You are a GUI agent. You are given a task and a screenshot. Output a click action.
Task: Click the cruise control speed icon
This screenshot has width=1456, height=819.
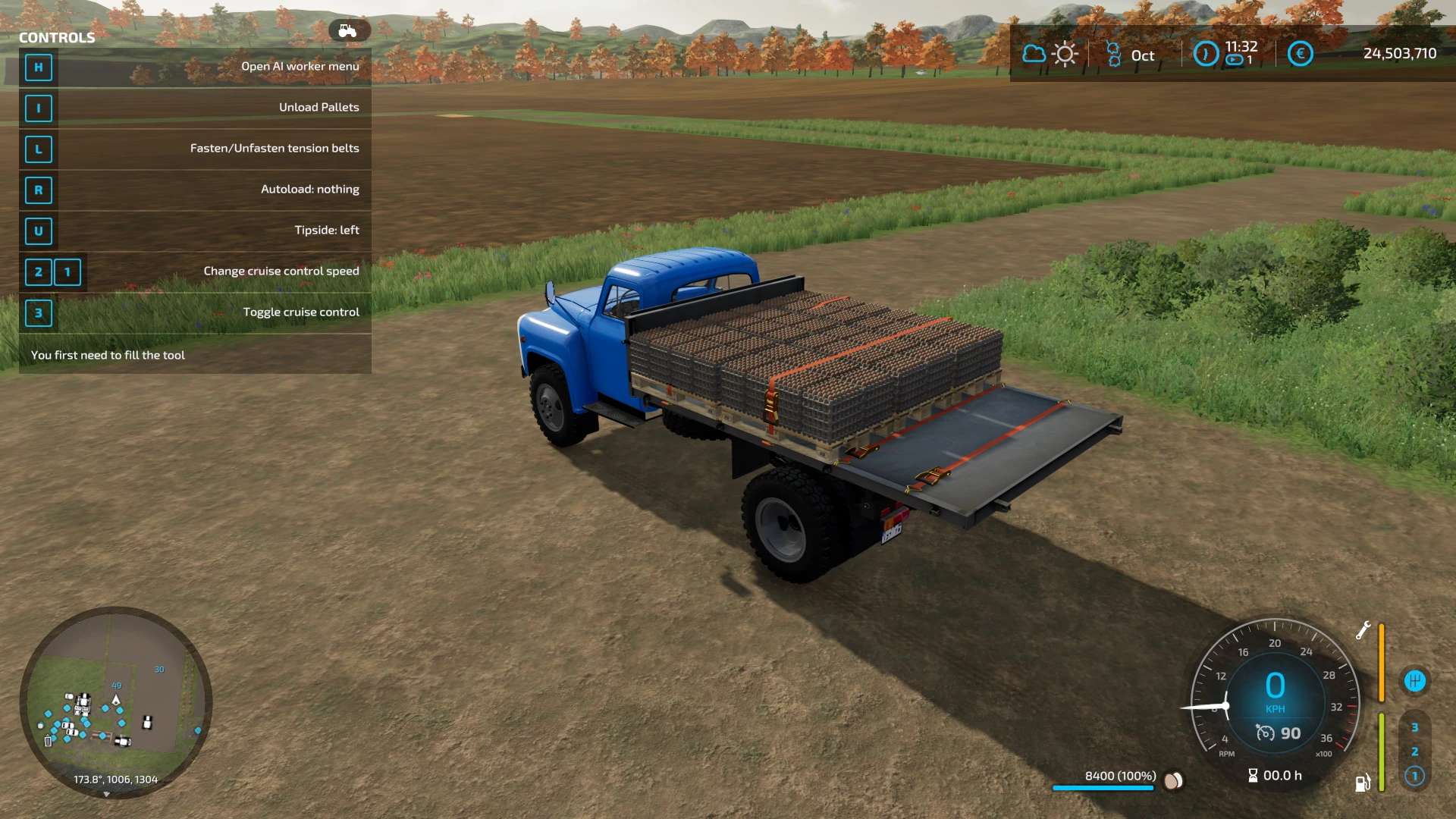1265,733
